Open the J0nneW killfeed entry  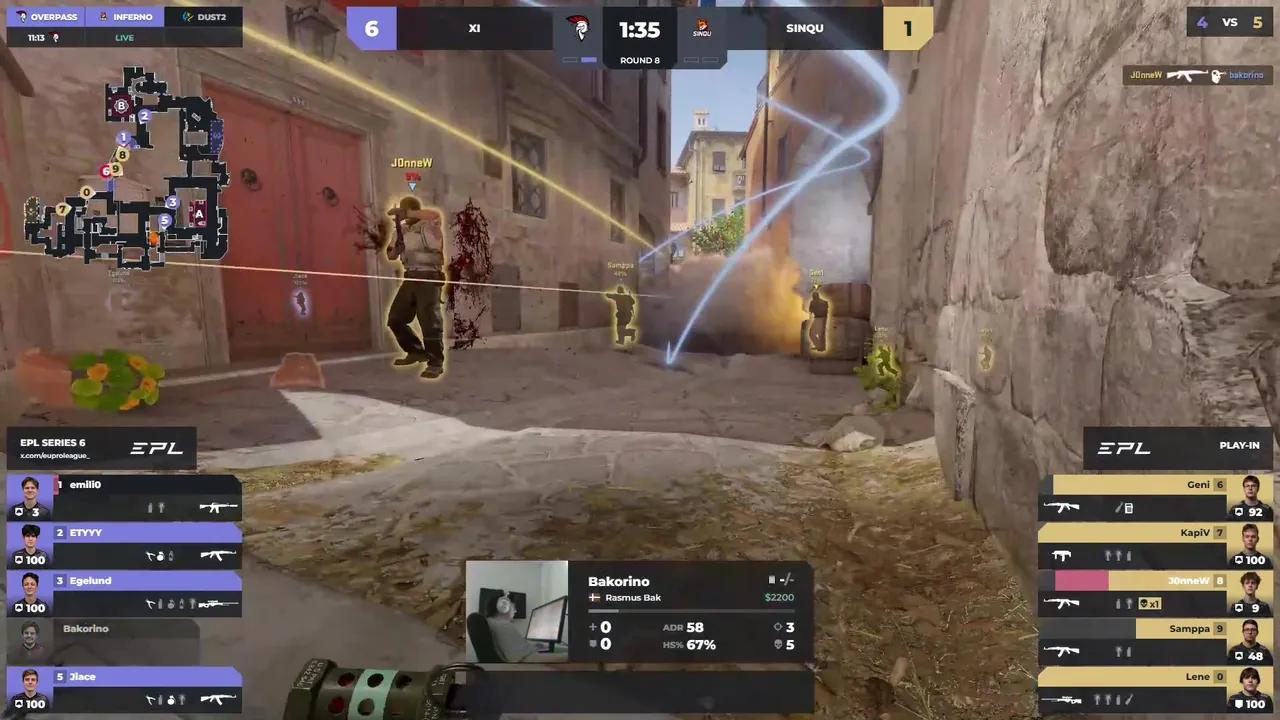point(1196,75)
